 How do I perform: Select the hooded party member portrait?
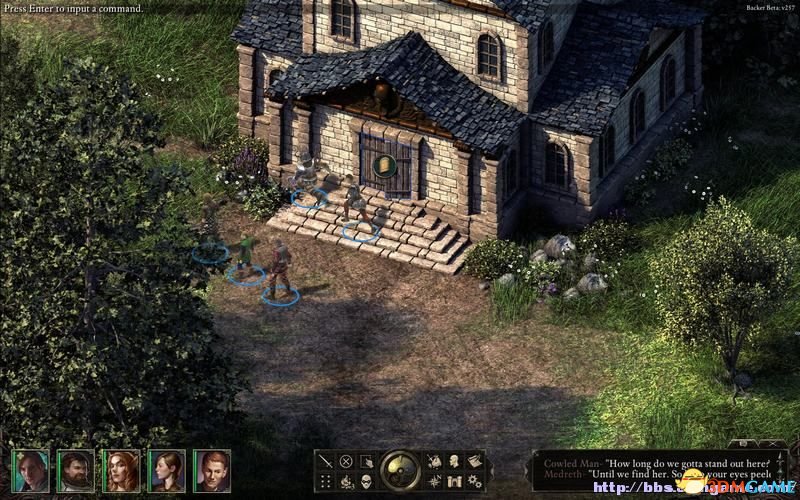coord(30,470)
